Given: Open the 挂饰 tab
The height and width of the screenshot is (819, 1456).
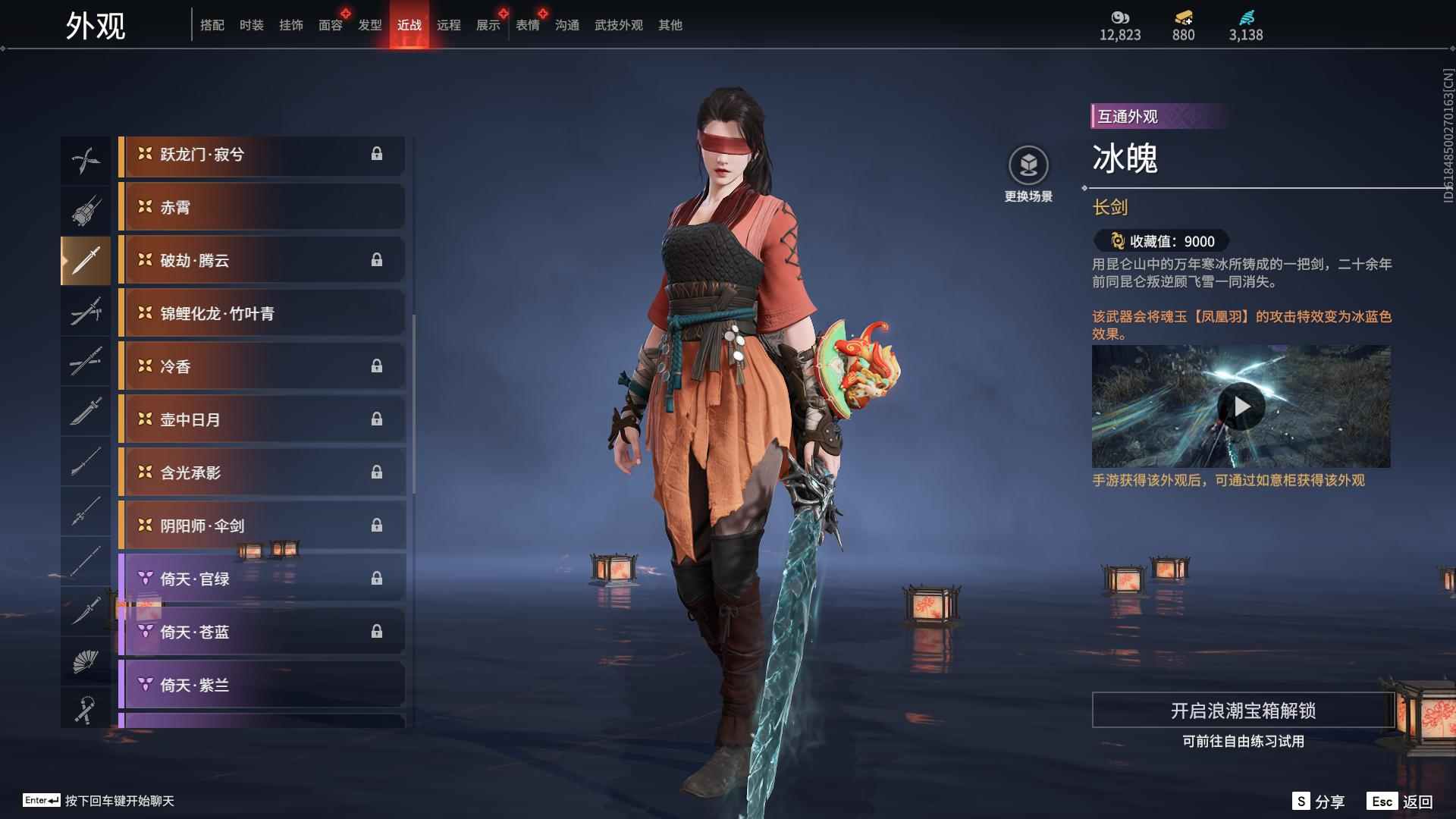Looking at the screenshot, I should [x=290, y=25].
